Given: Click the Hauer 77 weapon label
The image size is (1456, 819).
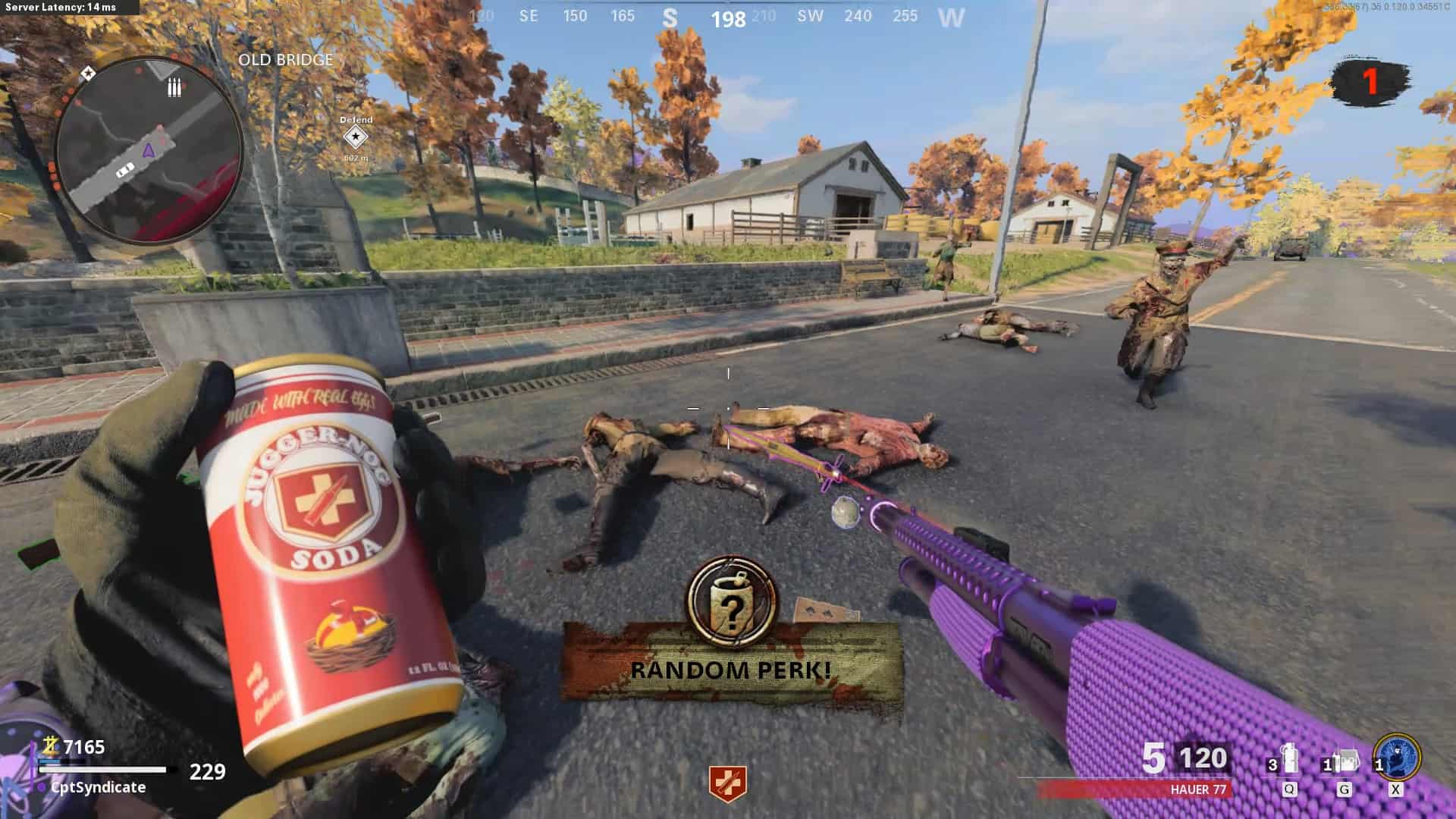Looking at the screenshot, I should click(x=1197, y=789).
